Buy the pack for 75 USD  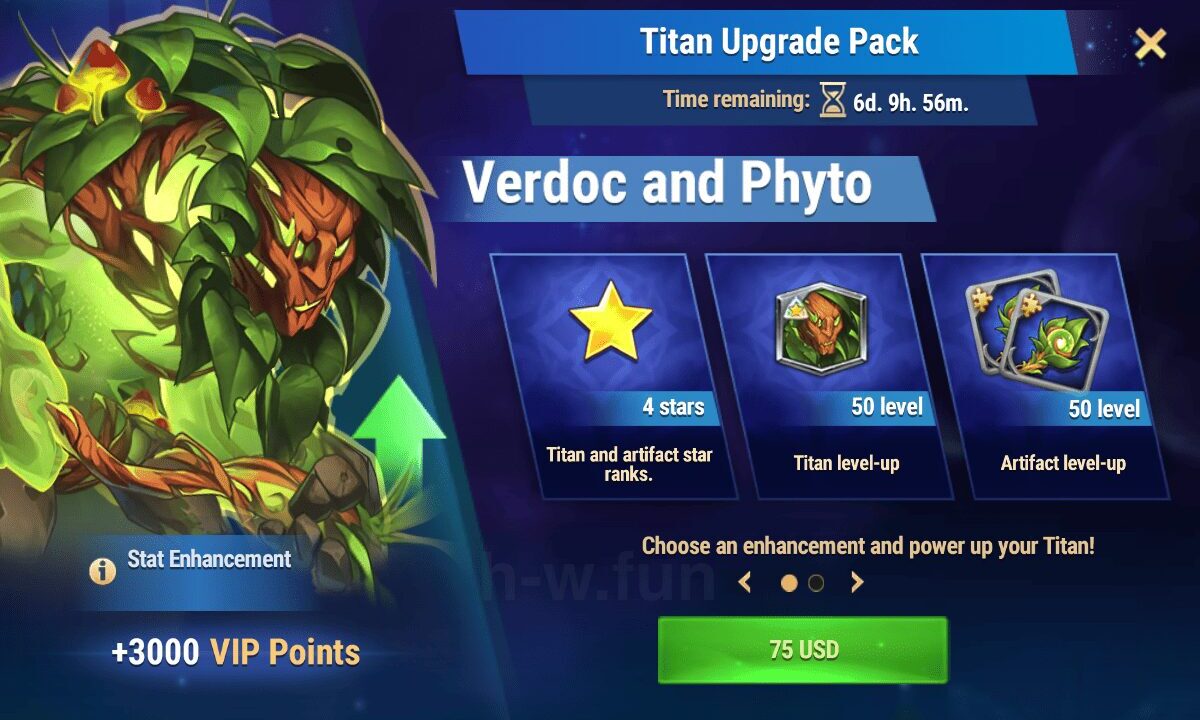pos(802,650)
